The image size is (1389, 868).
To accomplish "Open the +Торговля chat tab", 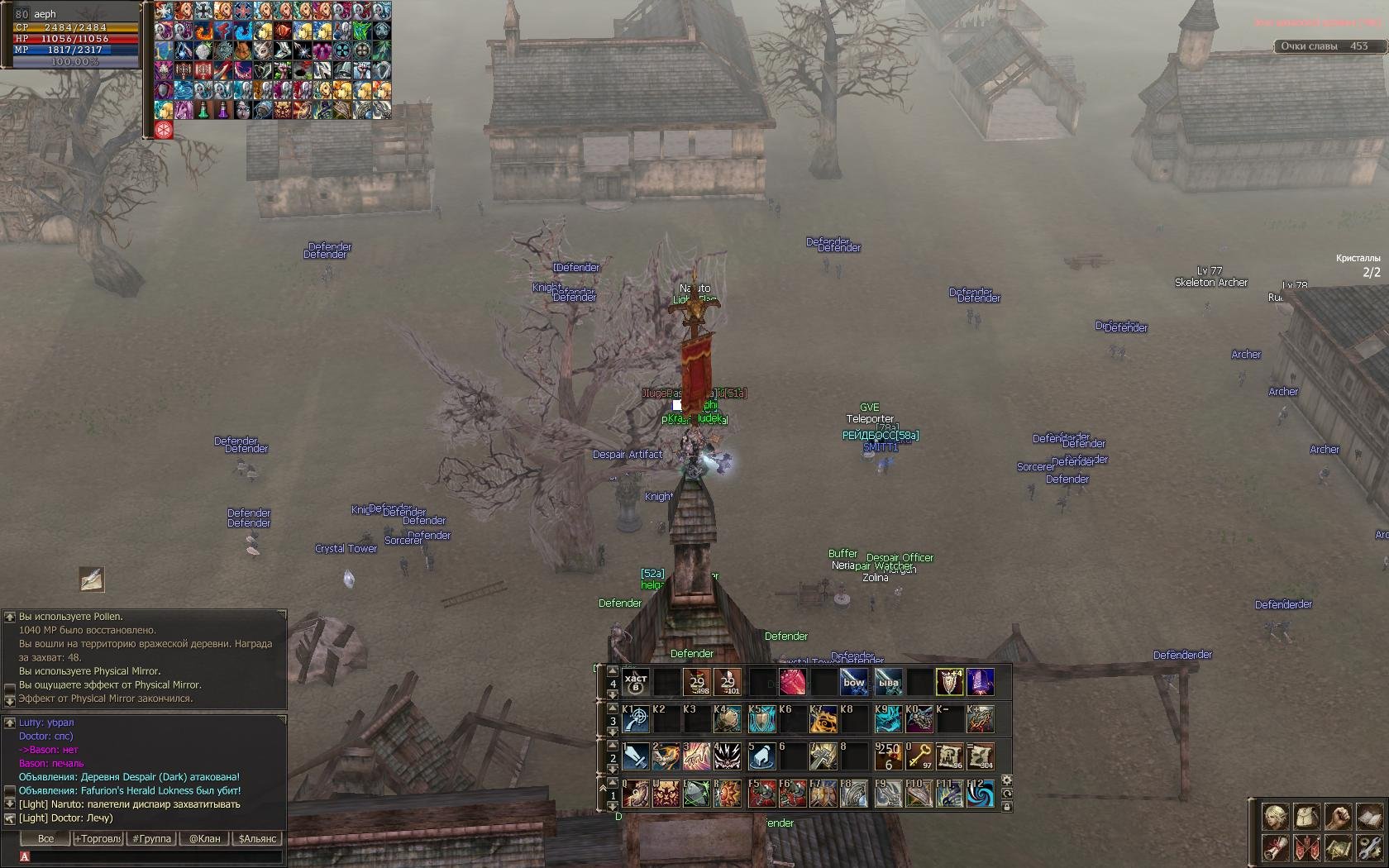I will click(98, 838).
